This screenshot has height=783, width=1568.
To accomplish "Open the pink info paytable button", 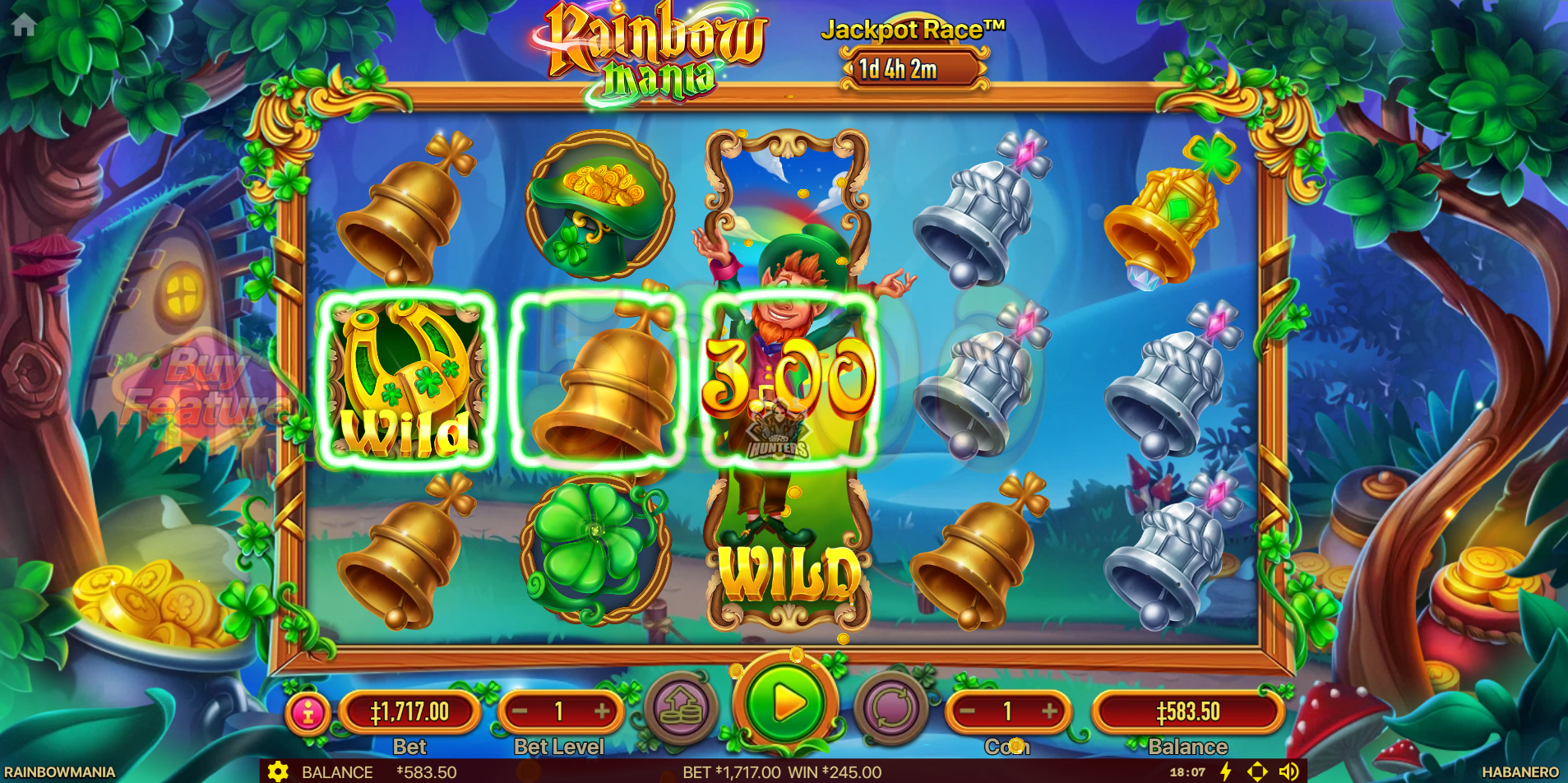I will coord(308,712).
